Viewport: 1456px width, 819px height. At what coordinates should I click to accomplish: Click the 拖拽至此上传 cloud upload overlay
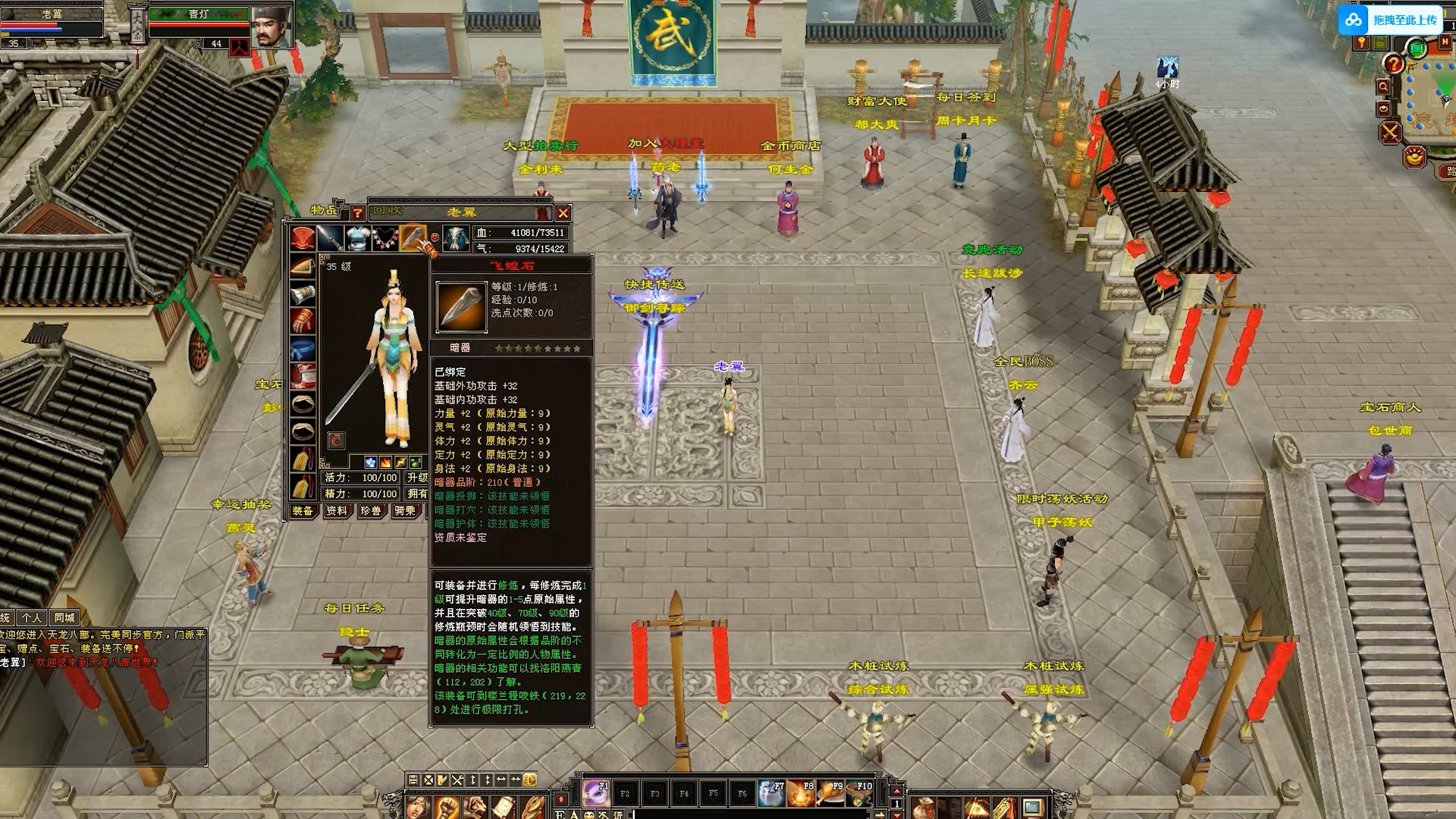(x=1389, y=20)
